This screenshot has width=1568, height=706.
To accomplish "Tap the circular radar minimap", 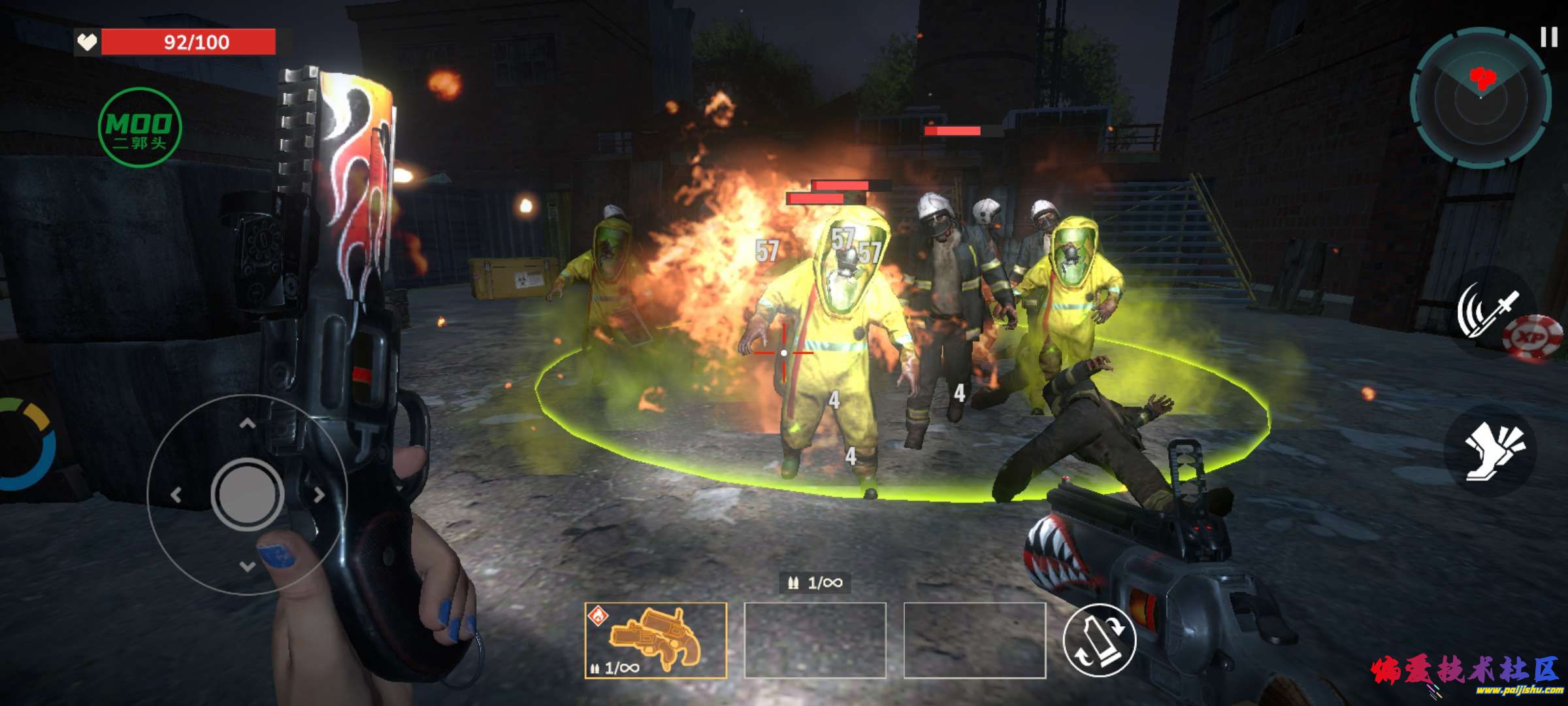I will click(1480, 98).
